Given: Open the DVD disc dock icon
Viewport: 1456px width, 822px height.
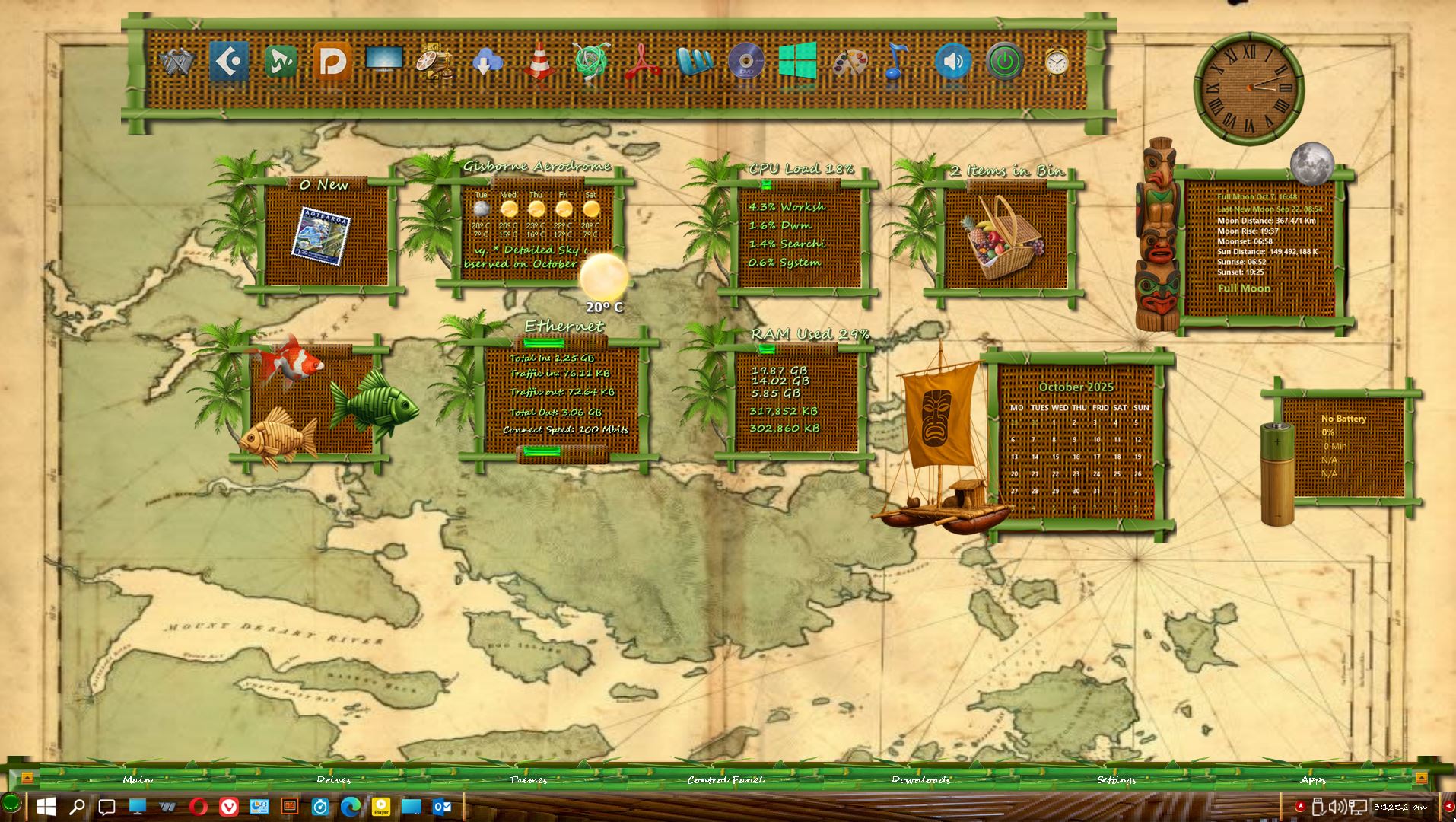Looking at the screenshot, I should tap(745, 62).
